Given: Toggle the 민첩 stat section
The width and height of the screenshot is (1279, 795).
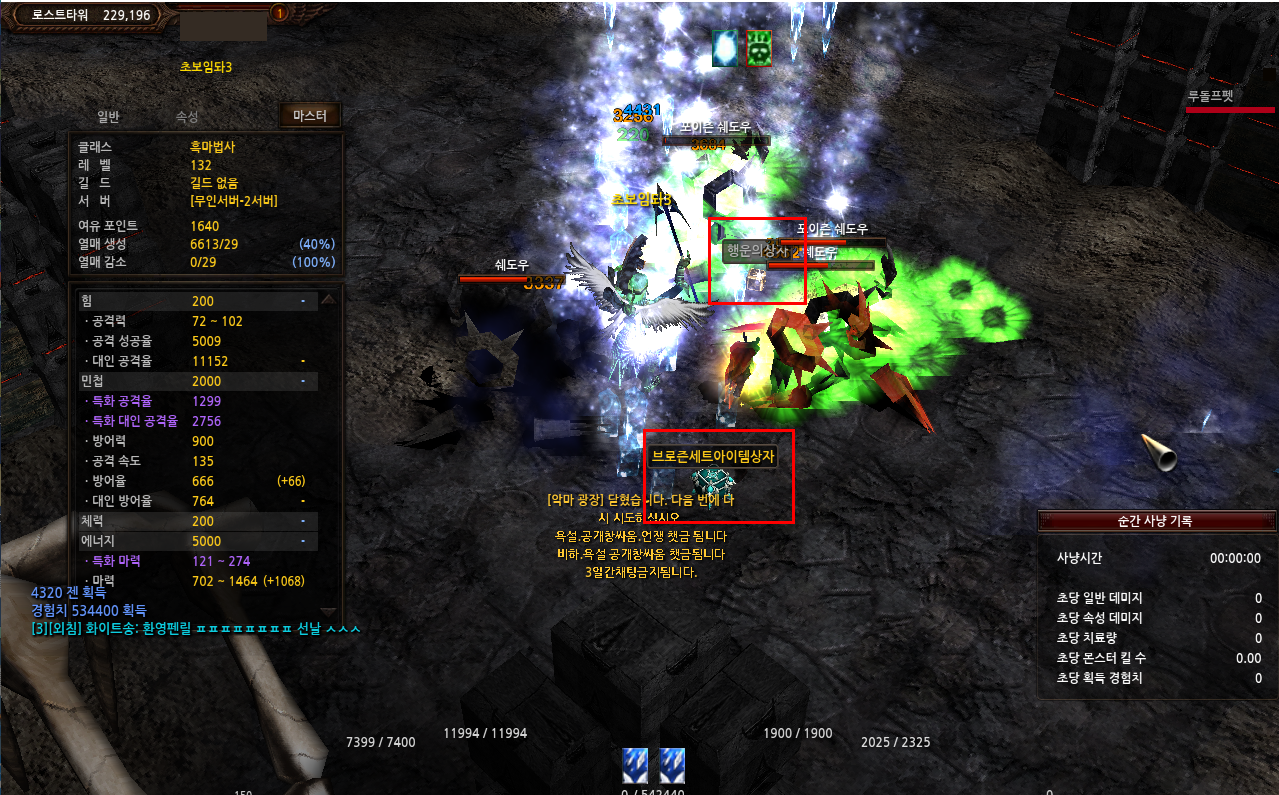Looking at the screenshot, I should (302, 381).
